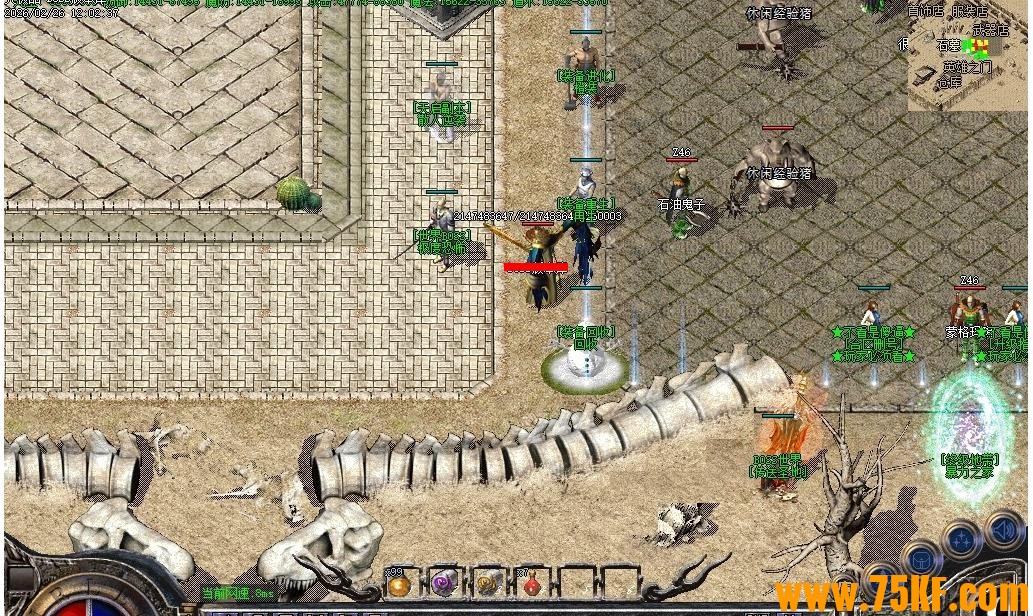
Task: Select the gold orb item in the hotbar
Action: pos(399,585)
